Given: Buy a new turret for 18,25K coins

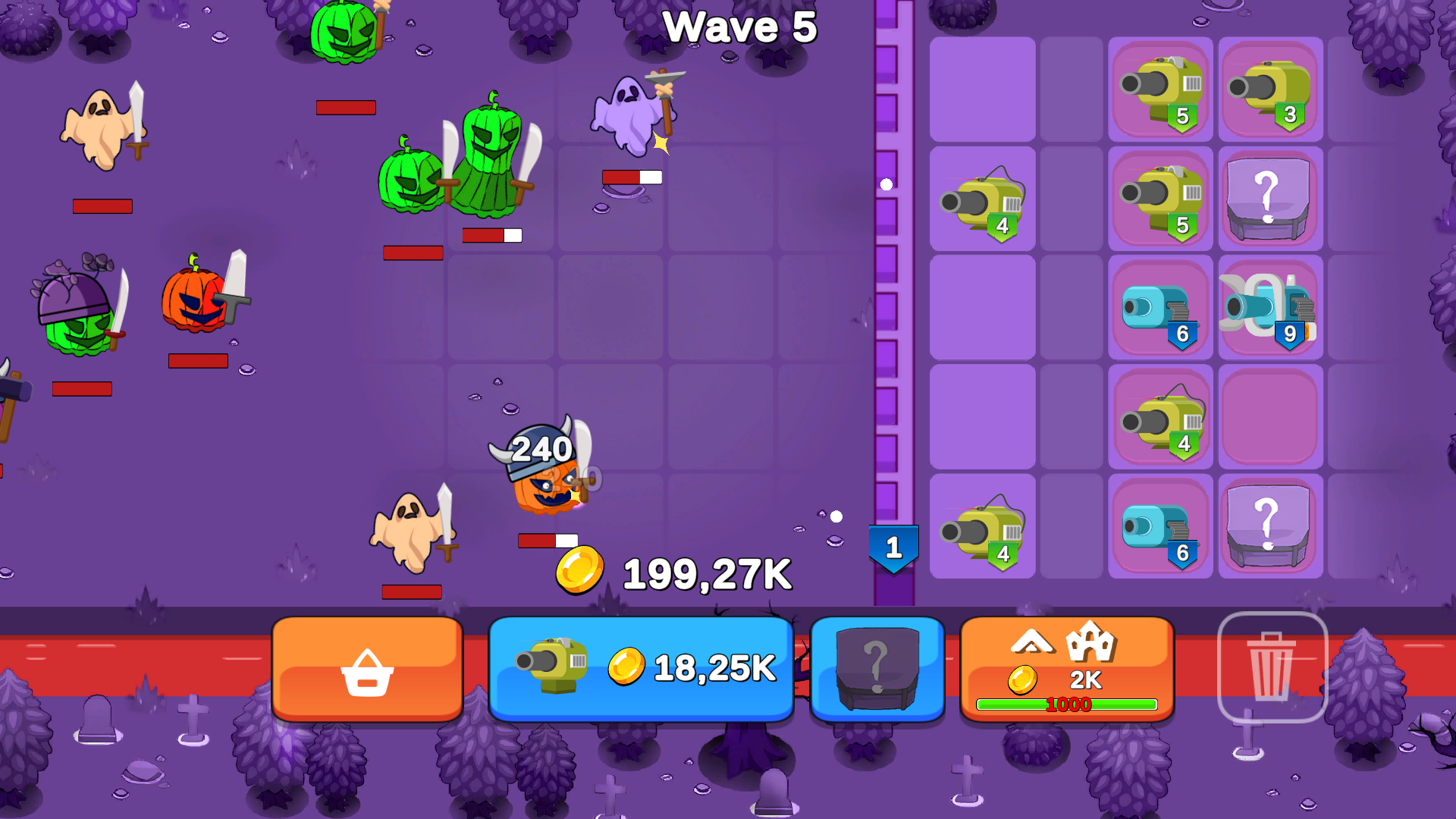Looking at the screenshot, I should click(641, 668).
